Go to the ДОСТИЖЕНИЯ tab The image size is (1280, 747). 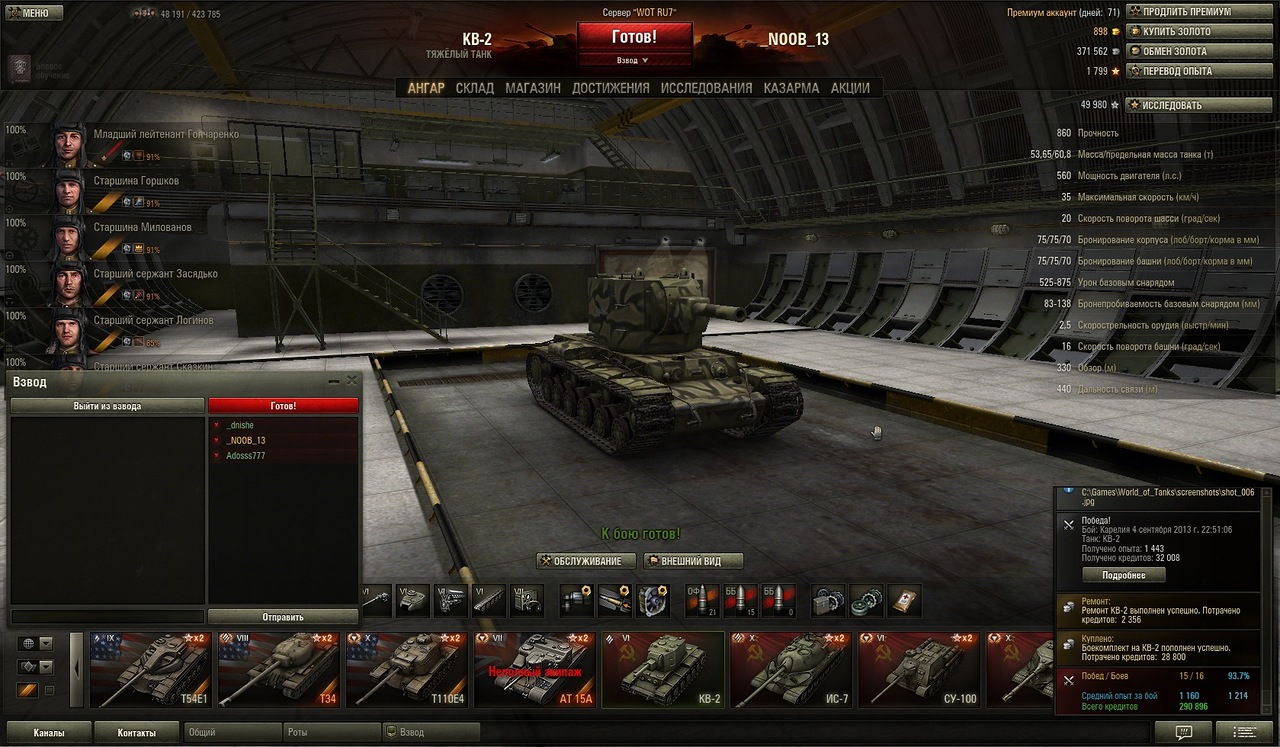610,88
